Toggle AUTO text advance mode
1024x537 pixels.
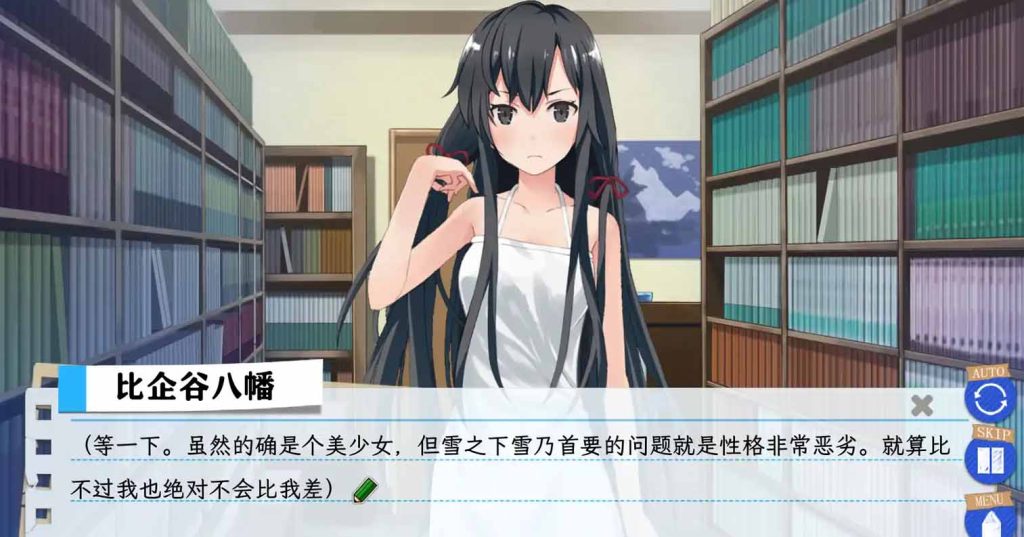point(989,397)
